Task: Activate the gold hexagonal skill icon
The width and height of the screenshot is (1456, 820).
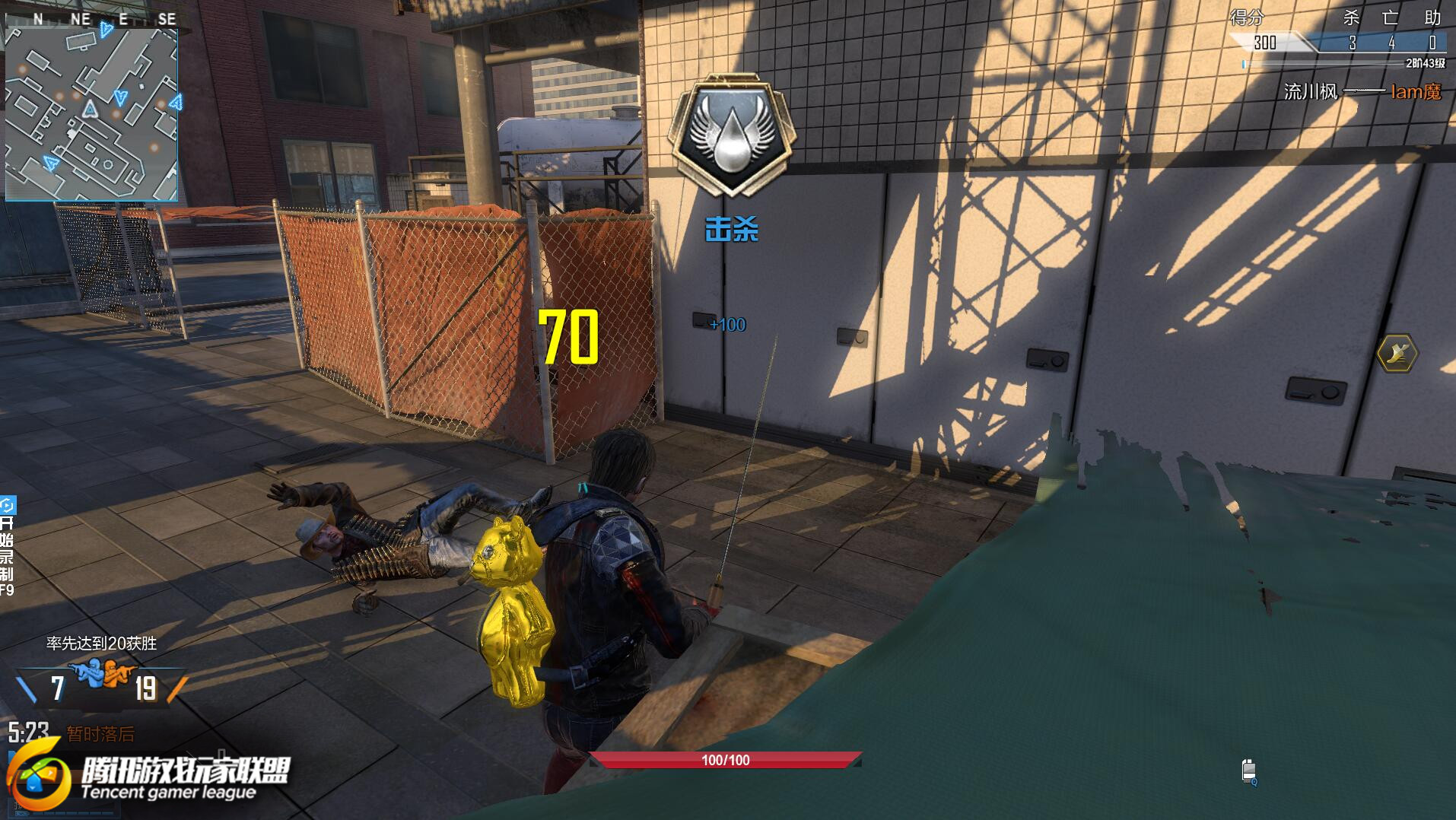Action: 1397,353
